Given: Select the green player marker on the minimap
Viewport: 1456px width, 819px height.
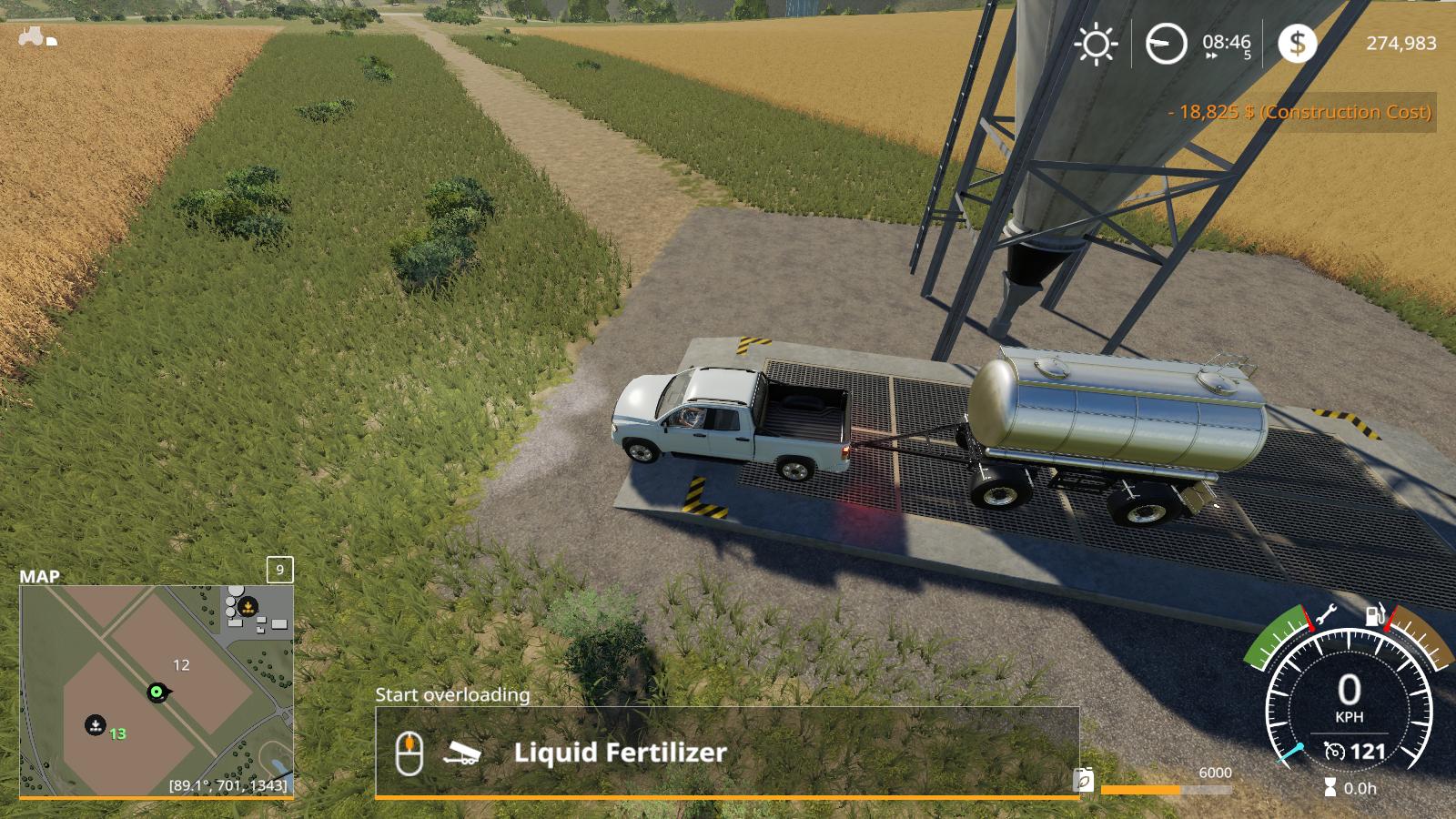Looking at the screenshot, I should pyautogui.click(x=157, y=693).
